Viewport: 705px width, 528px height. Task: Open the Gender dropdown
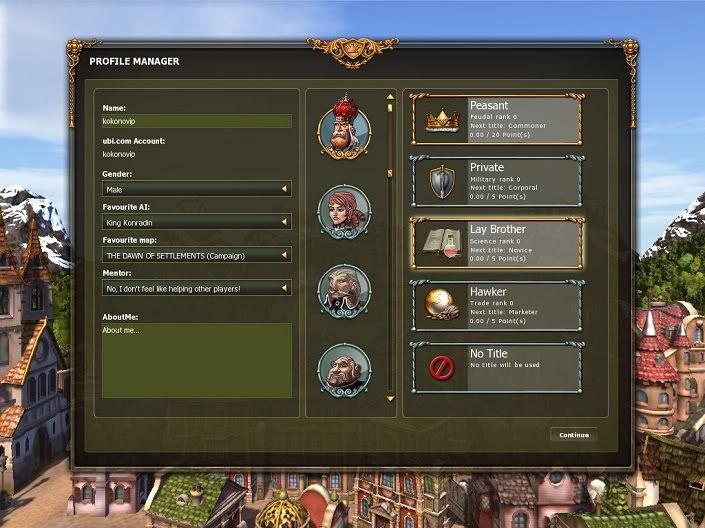196,188
